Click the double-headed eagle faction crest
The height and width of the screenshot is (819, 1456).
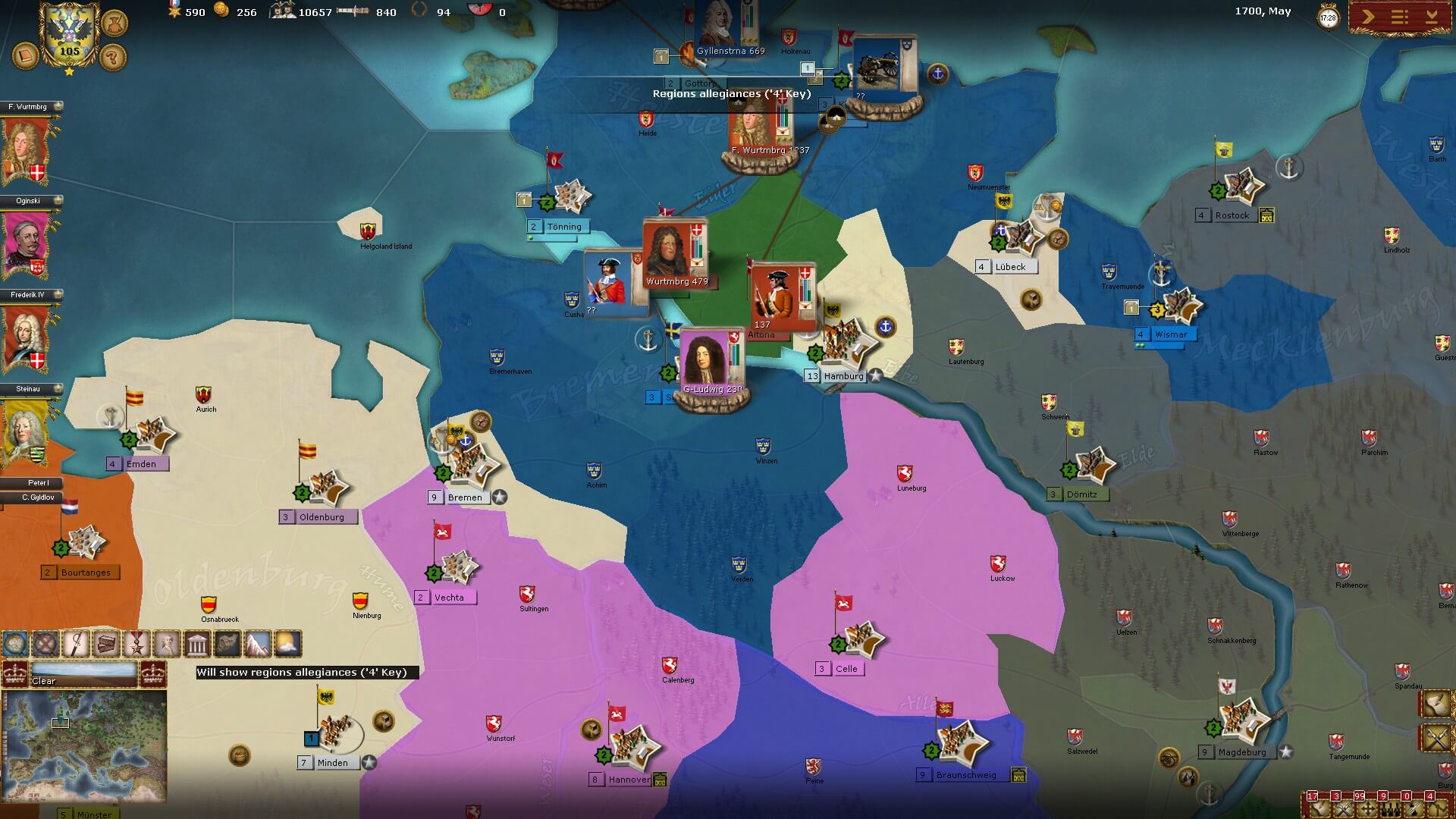pos(69,34)
